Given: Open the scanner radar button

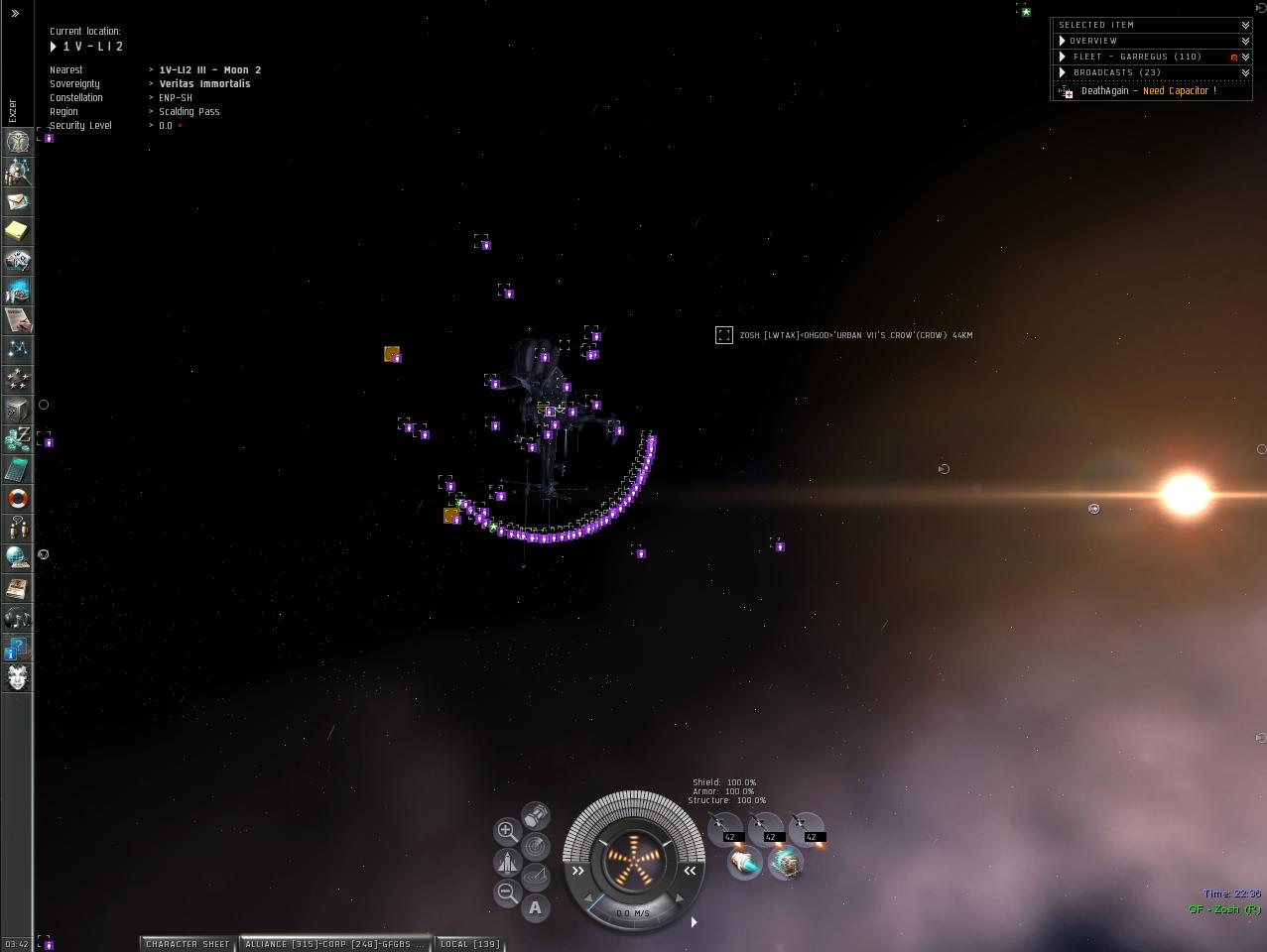Looking at the screenshot, I should click(536, 846).
